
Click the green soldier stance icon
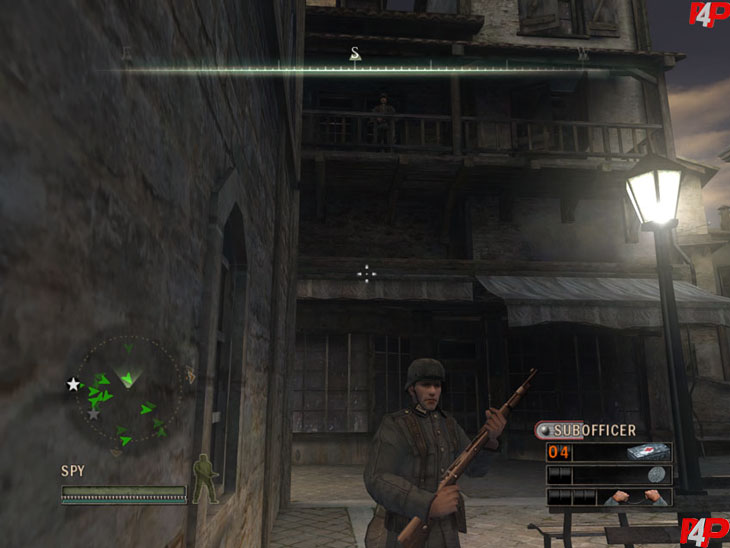coord(204,478)
